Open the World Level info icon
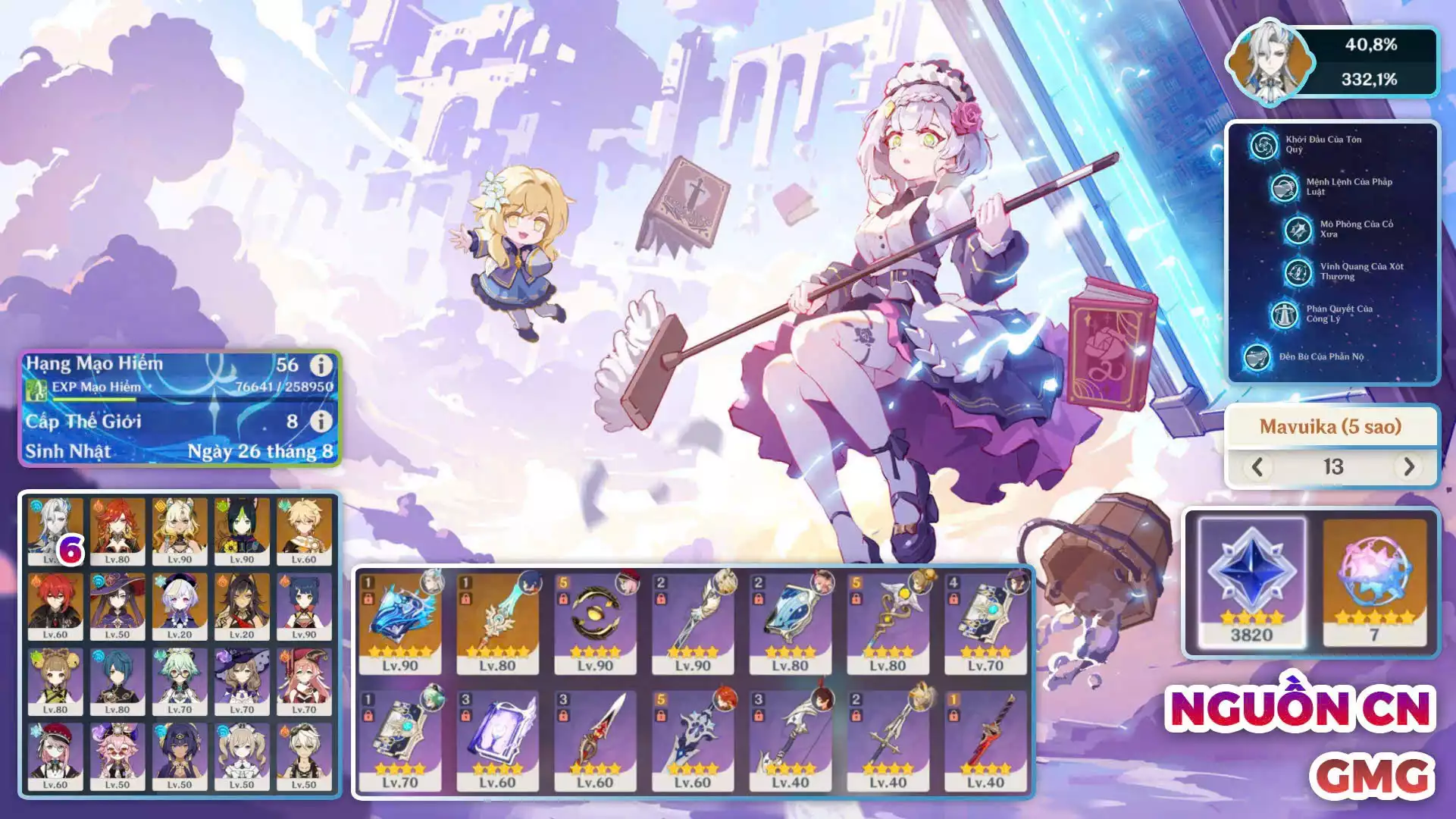Viewport: 1456px width, 819px height. [x=321, y=421]
